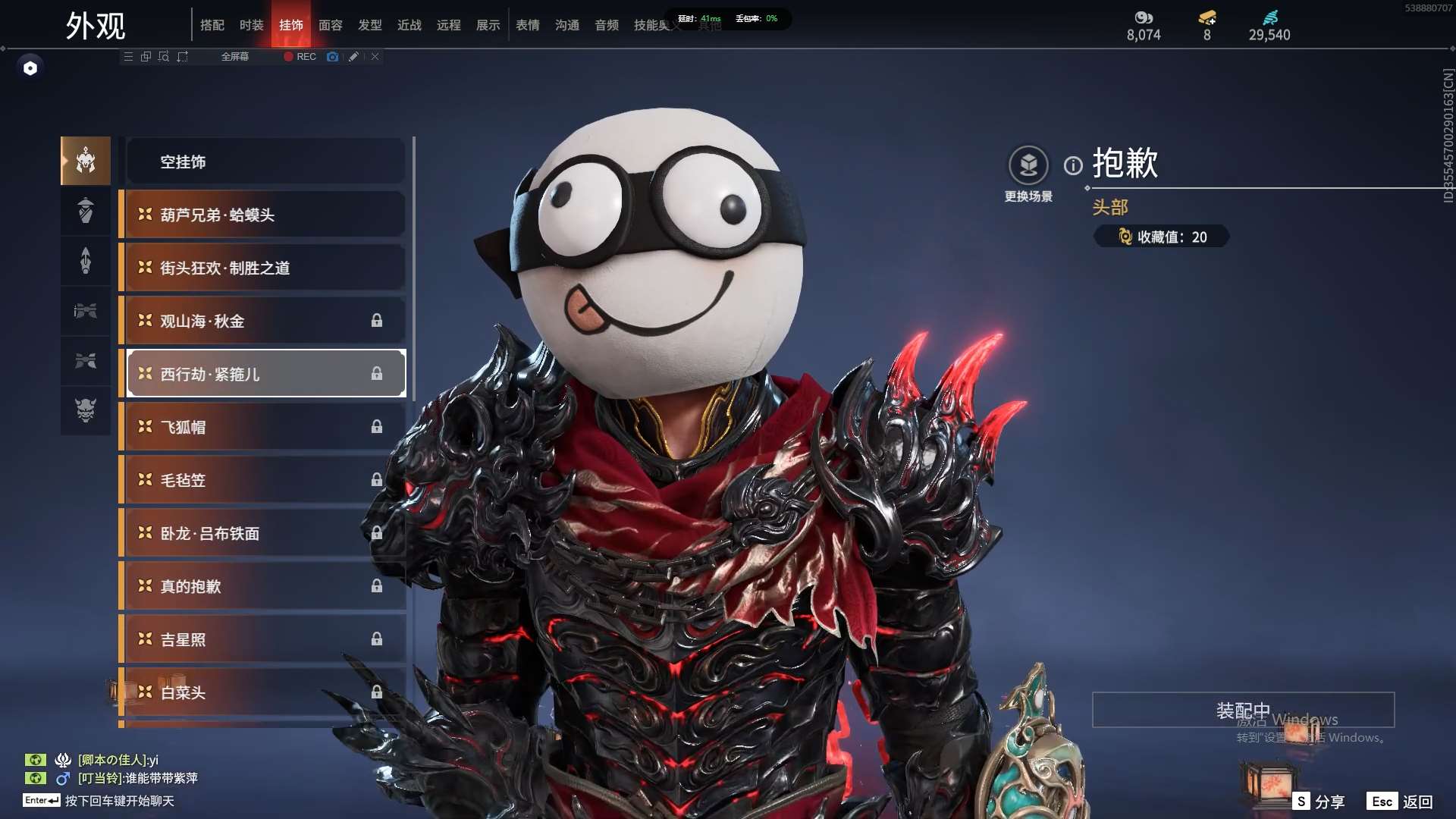Switch to the 时装 tab
The image size is (1456, 819).
coord(251,25)
